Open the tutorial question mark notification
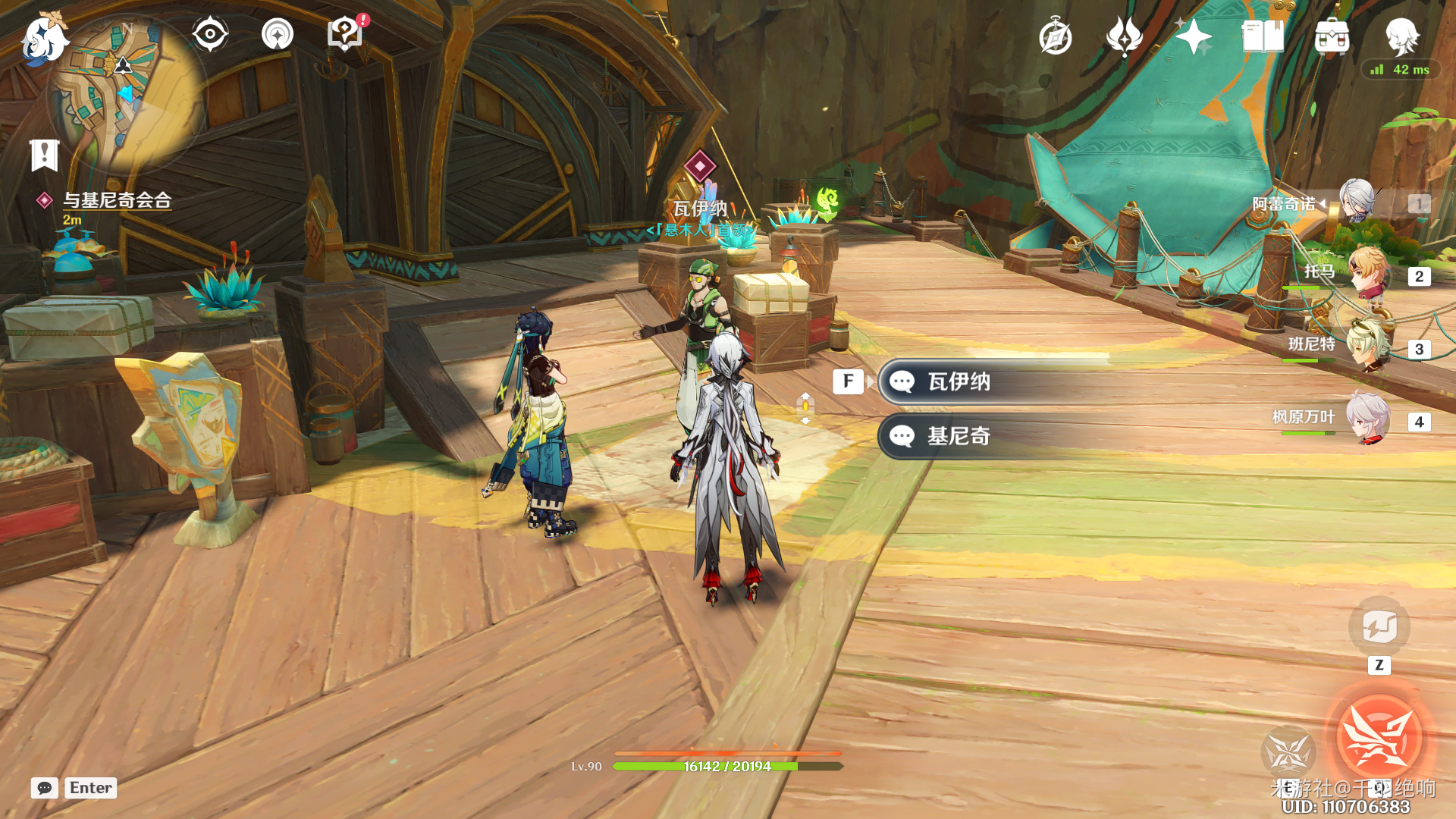Viewport: 1456px width, 819px height. tap(346, 34)
